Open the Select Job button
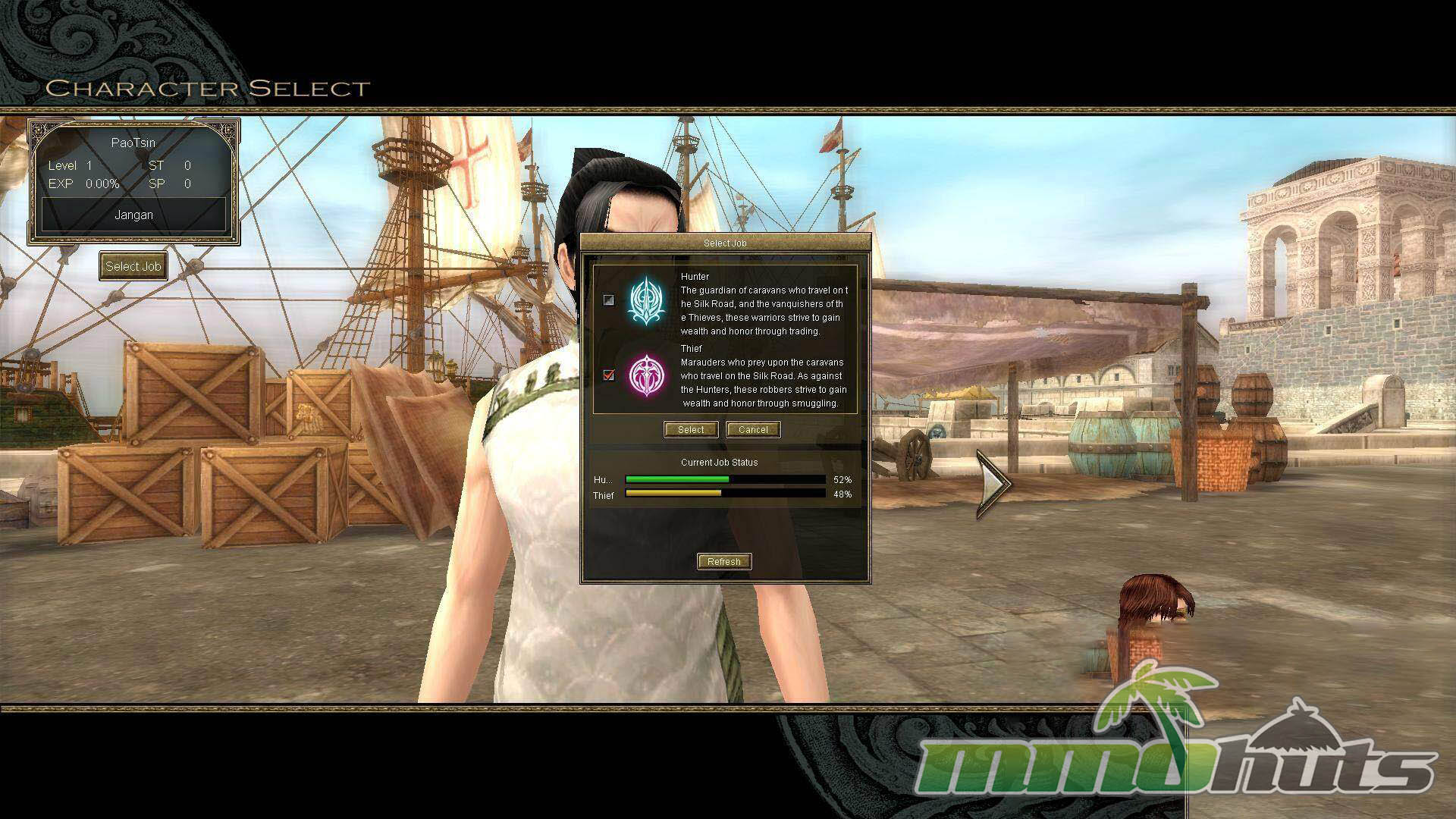 [x=133, y=266]
